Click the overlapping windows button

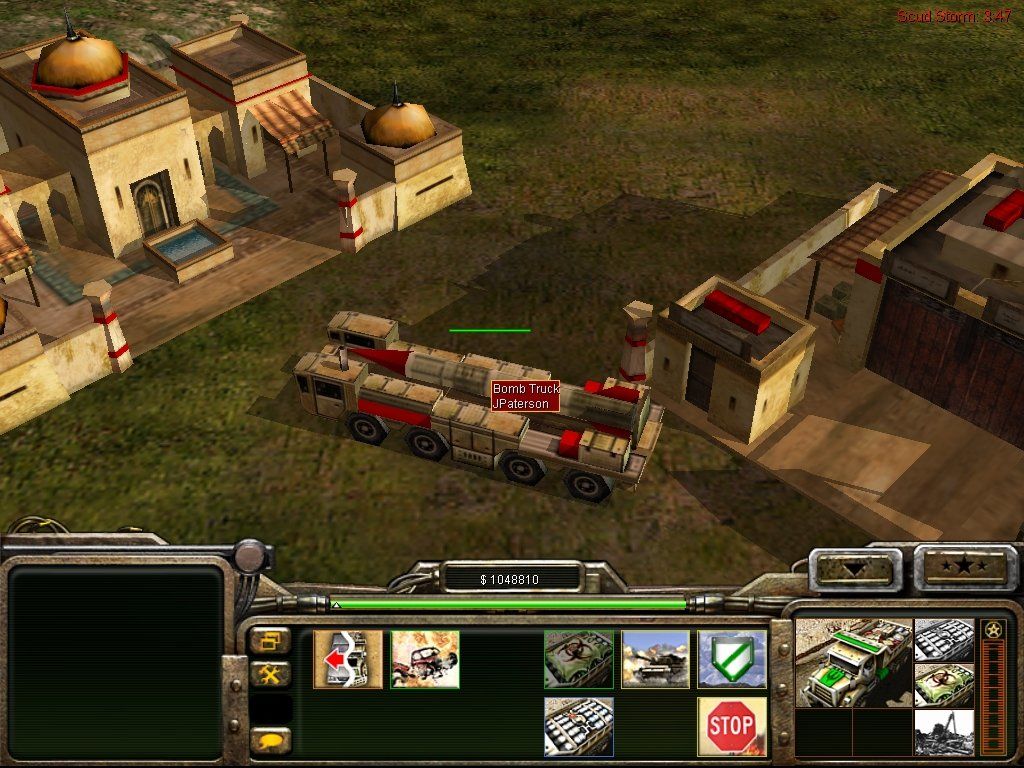click(270, 640)
